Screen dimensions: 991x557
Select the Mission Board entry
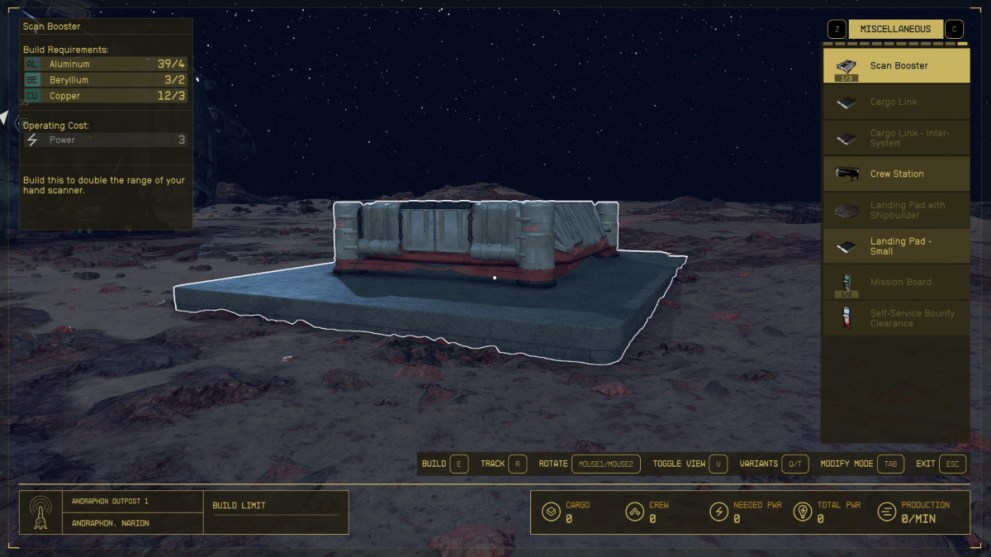896,282
